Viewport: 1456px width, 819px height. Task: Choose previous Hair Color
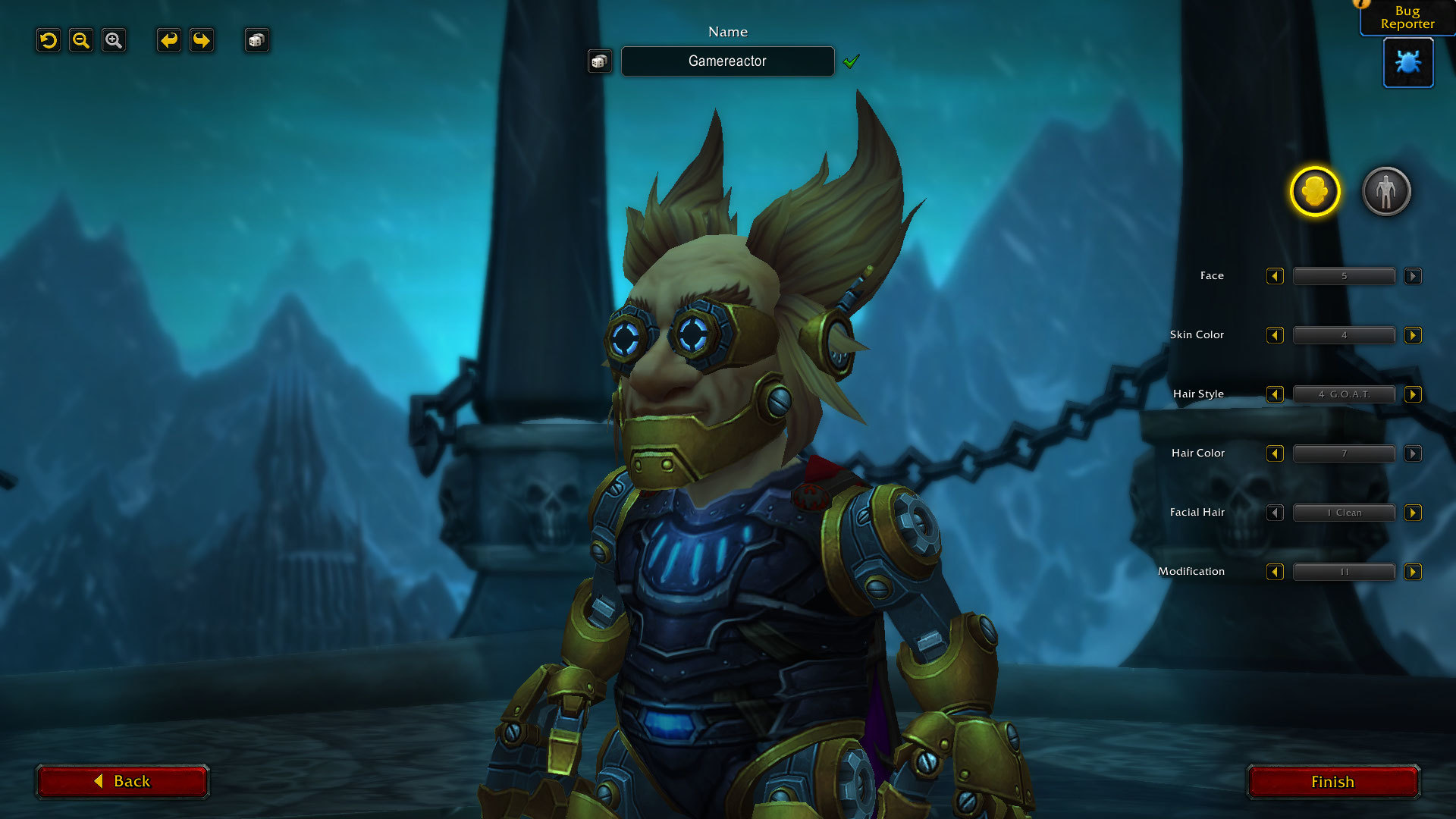coord(1275,453)
